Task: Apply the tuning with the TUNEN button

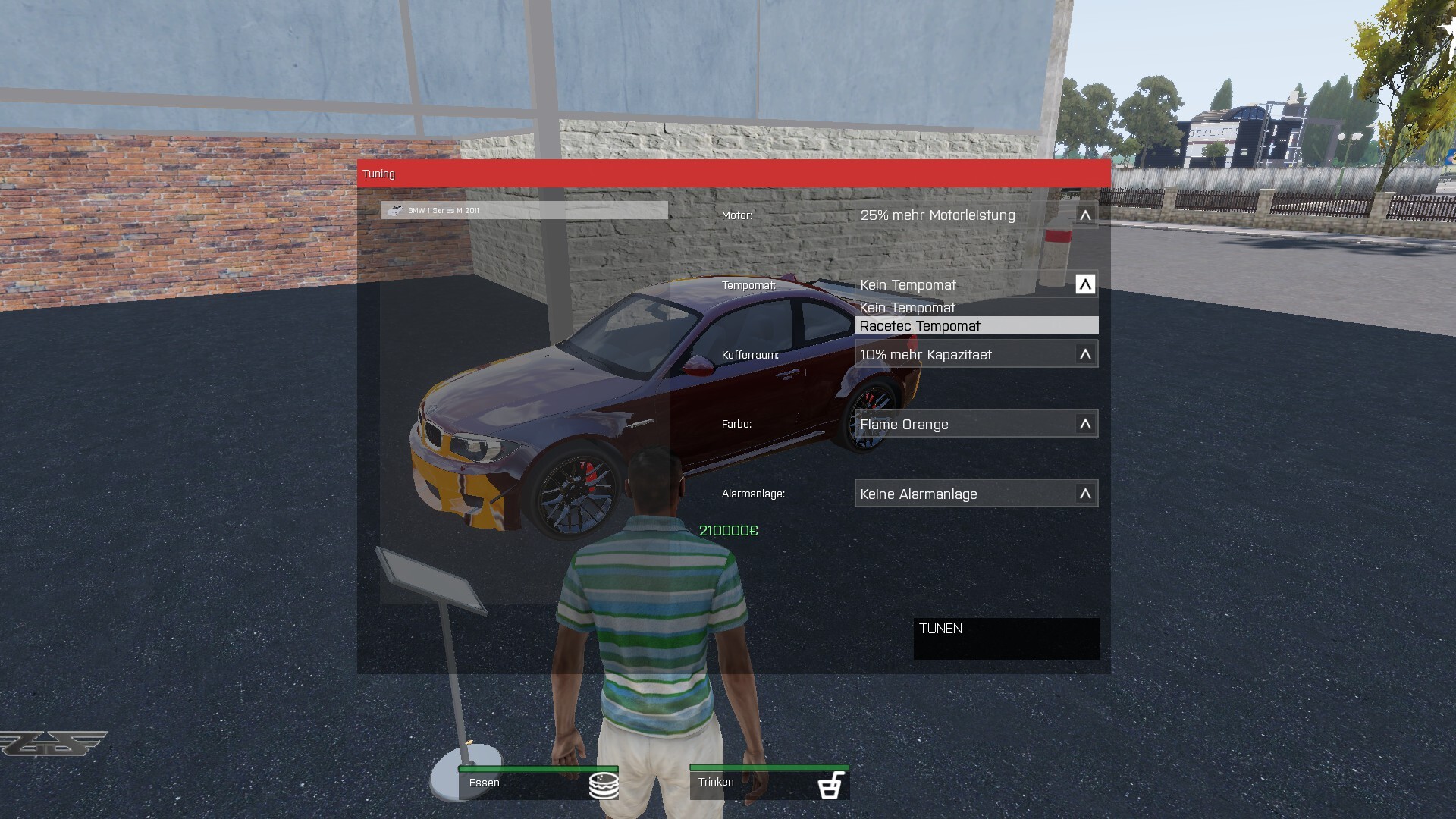Action: pyautogui.click(x=1006, y=638)
